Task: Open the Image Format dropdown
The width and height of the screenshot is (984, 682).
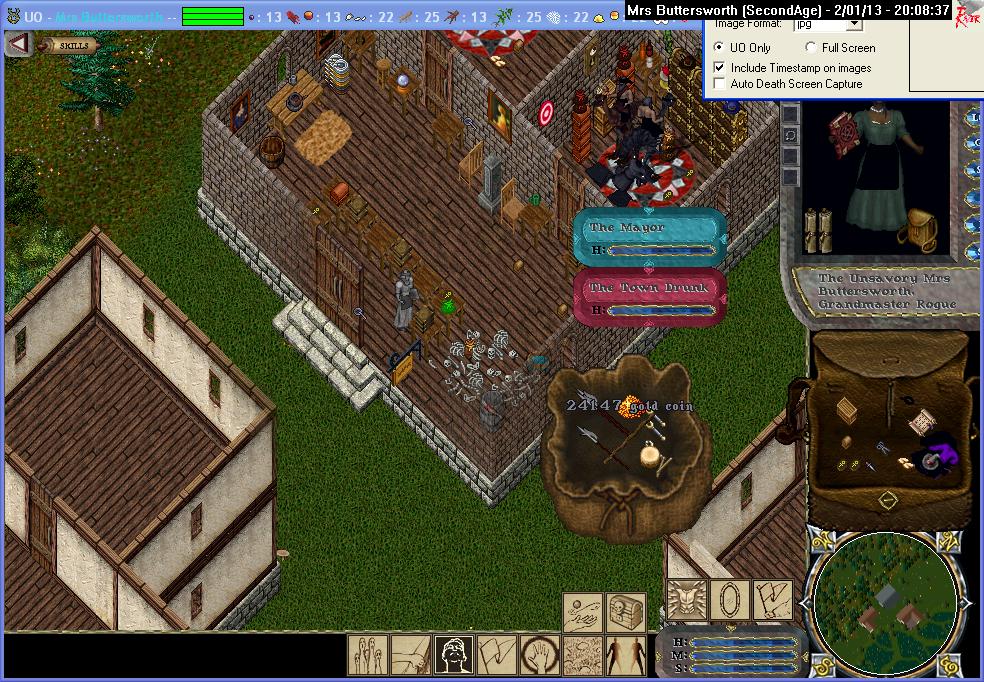Action: click(x=852, y=24)
